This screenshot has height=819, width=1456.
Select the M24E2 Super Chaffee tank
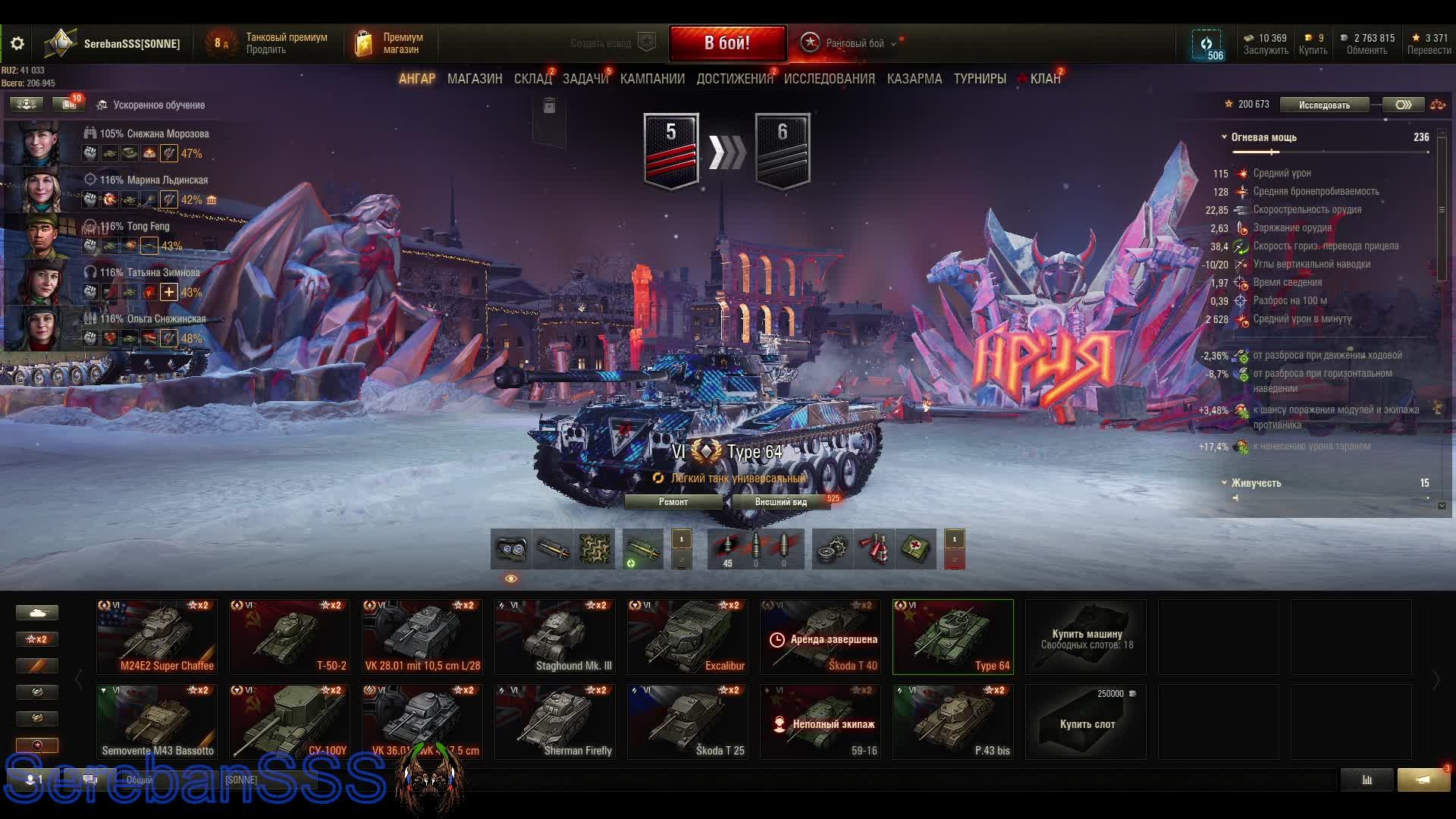pos(157,637)
